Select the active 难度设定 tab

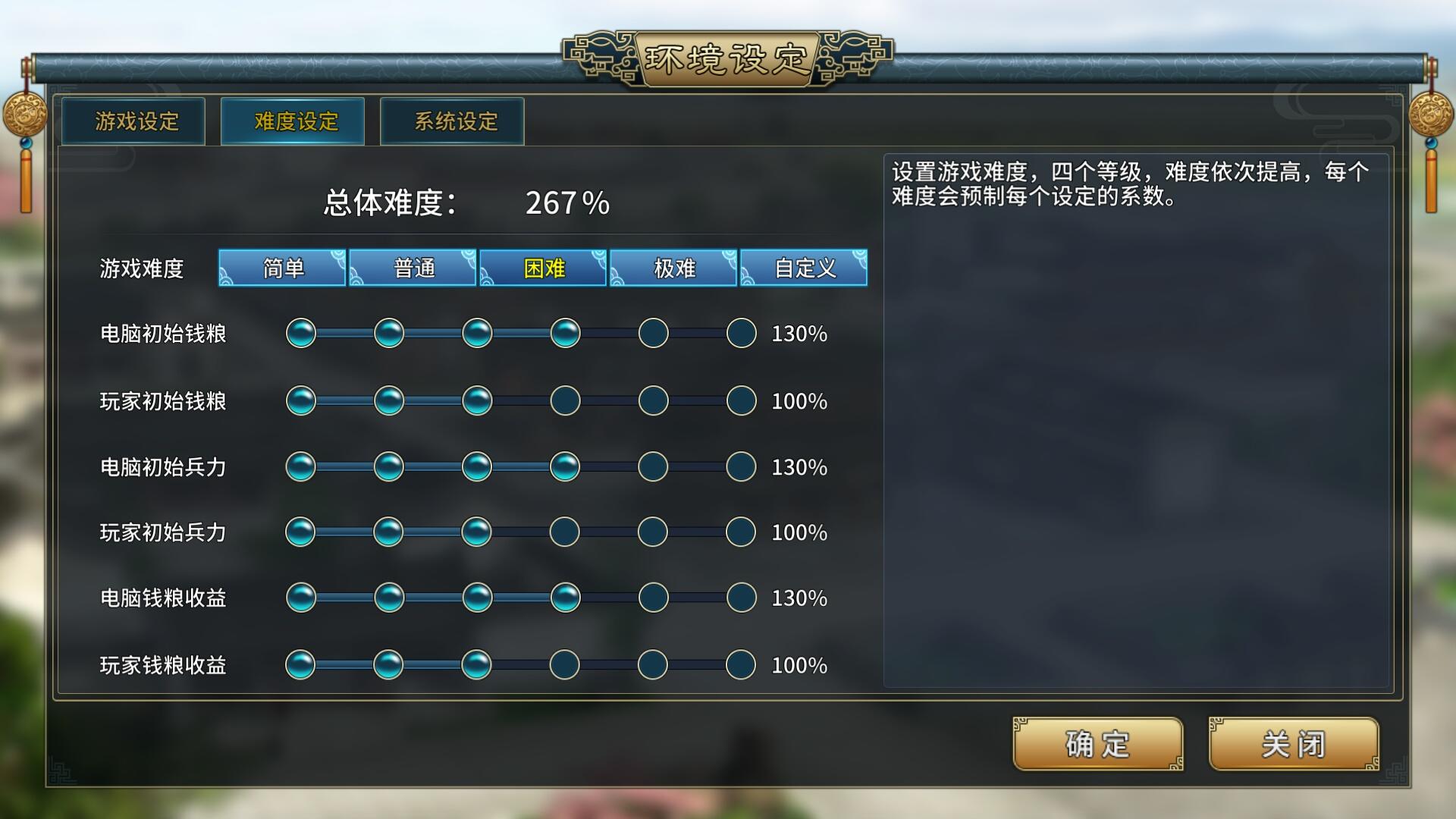(293, 120)
